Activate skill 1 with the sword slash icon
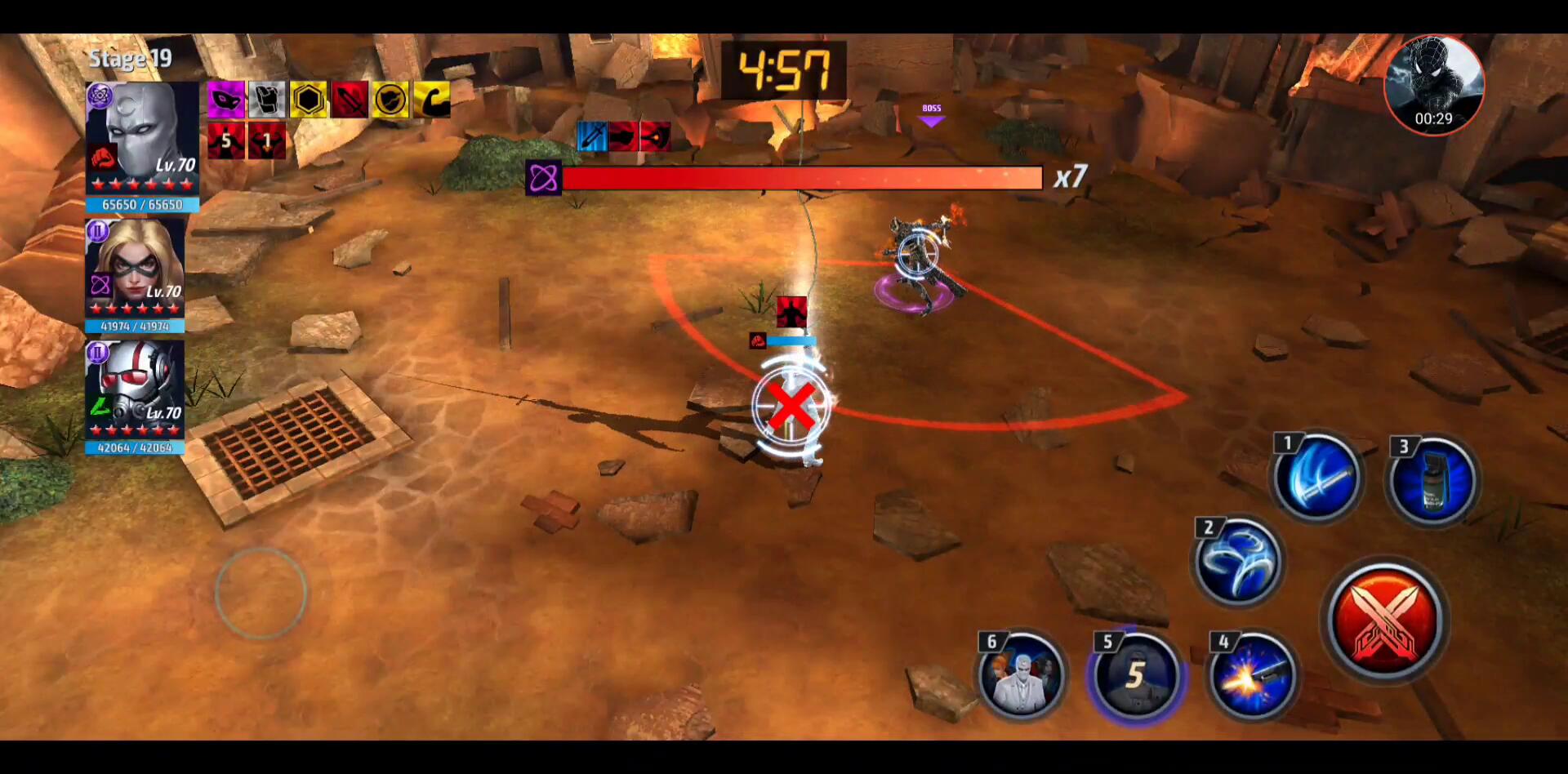Screen dimensions: 1568x774 pos(1316,478)
